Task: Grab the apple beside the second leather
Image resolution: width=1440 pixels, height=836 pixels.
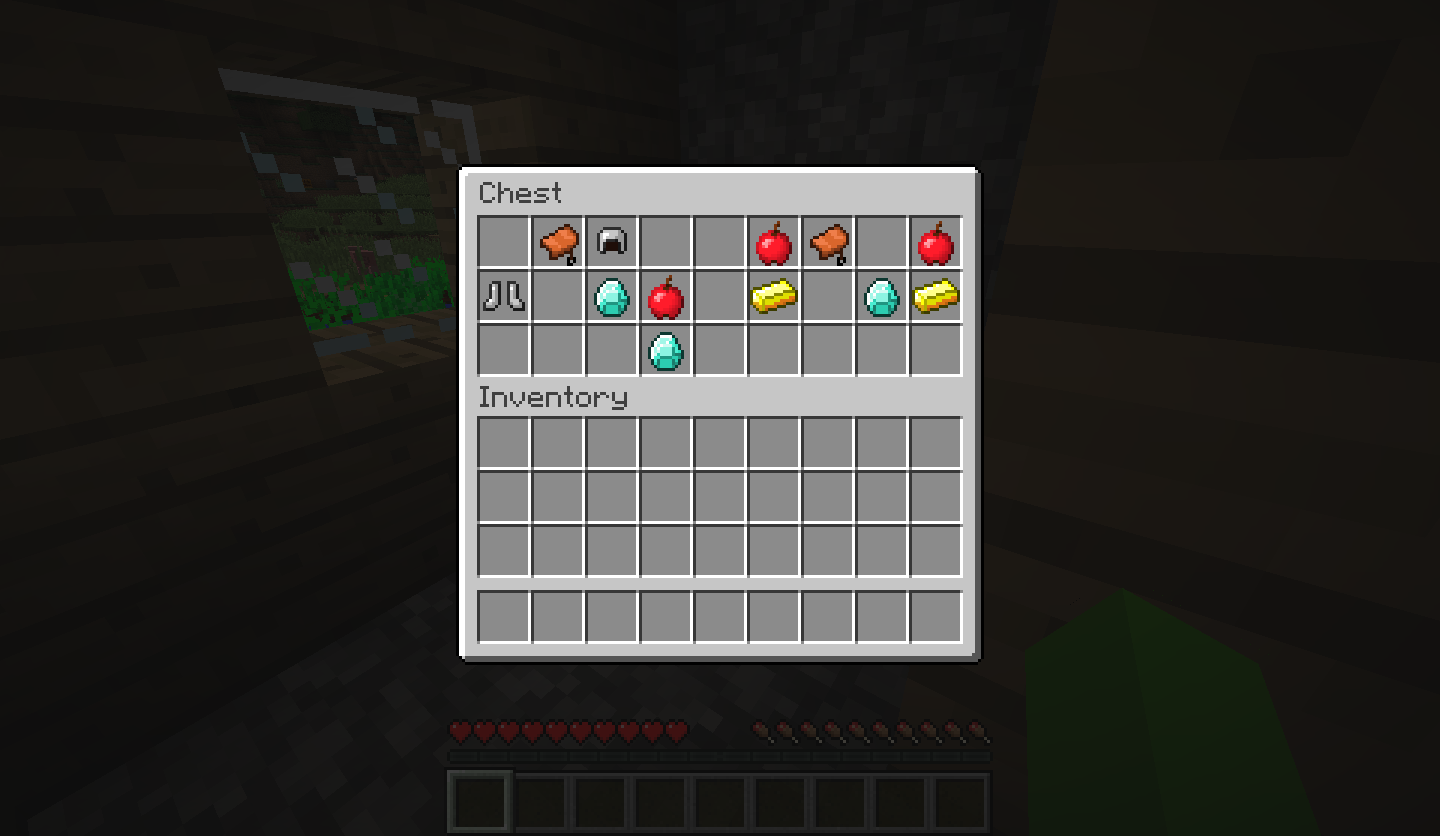Action: 774,240
